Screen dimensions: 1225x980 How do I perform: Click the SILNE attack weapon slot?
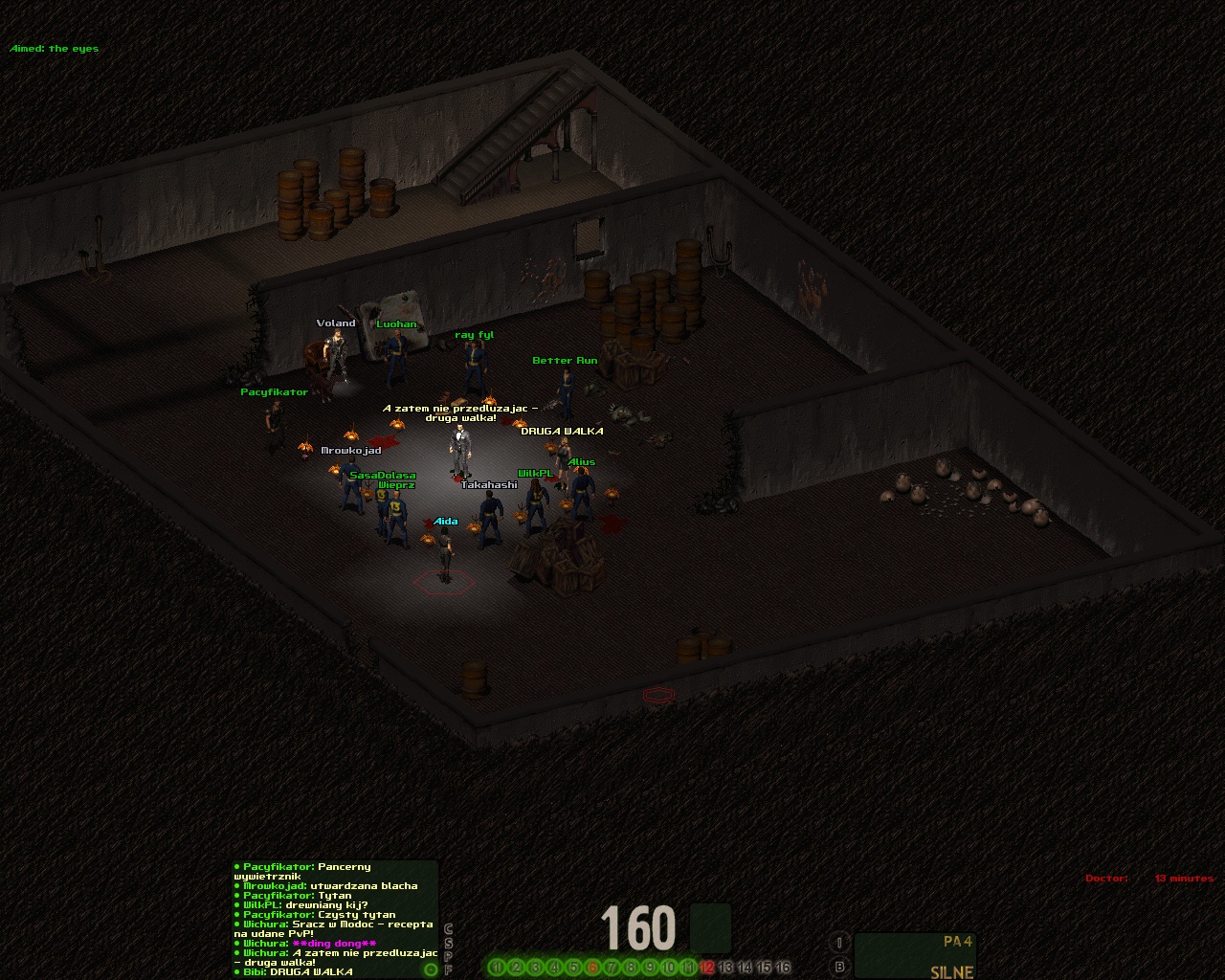coord(915,956)
